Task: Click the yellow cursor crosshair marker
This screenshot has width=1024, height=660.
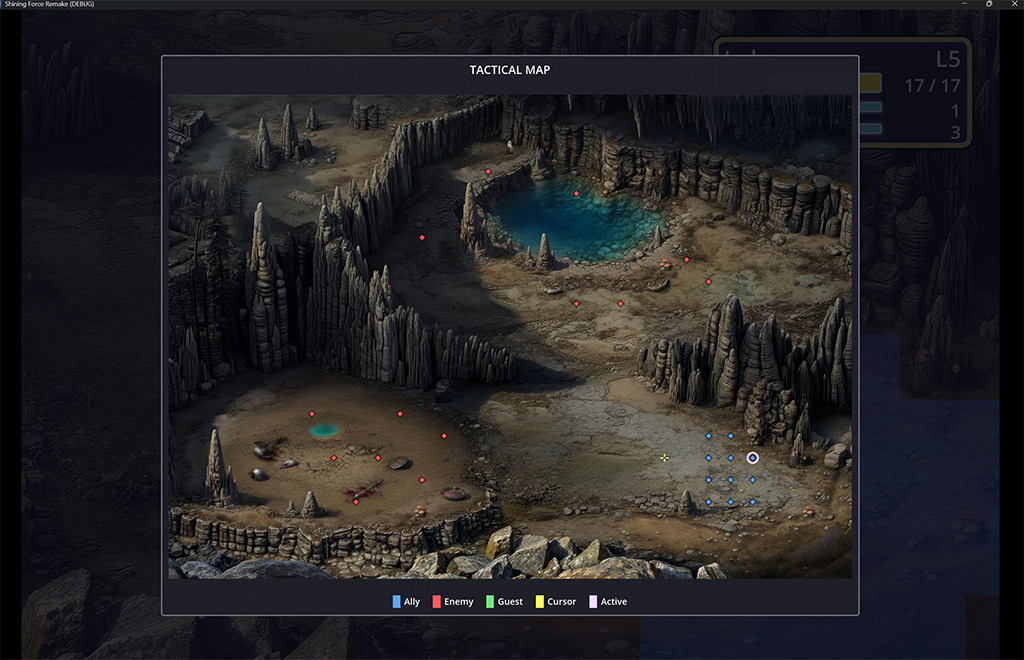Action: (664, 458)
